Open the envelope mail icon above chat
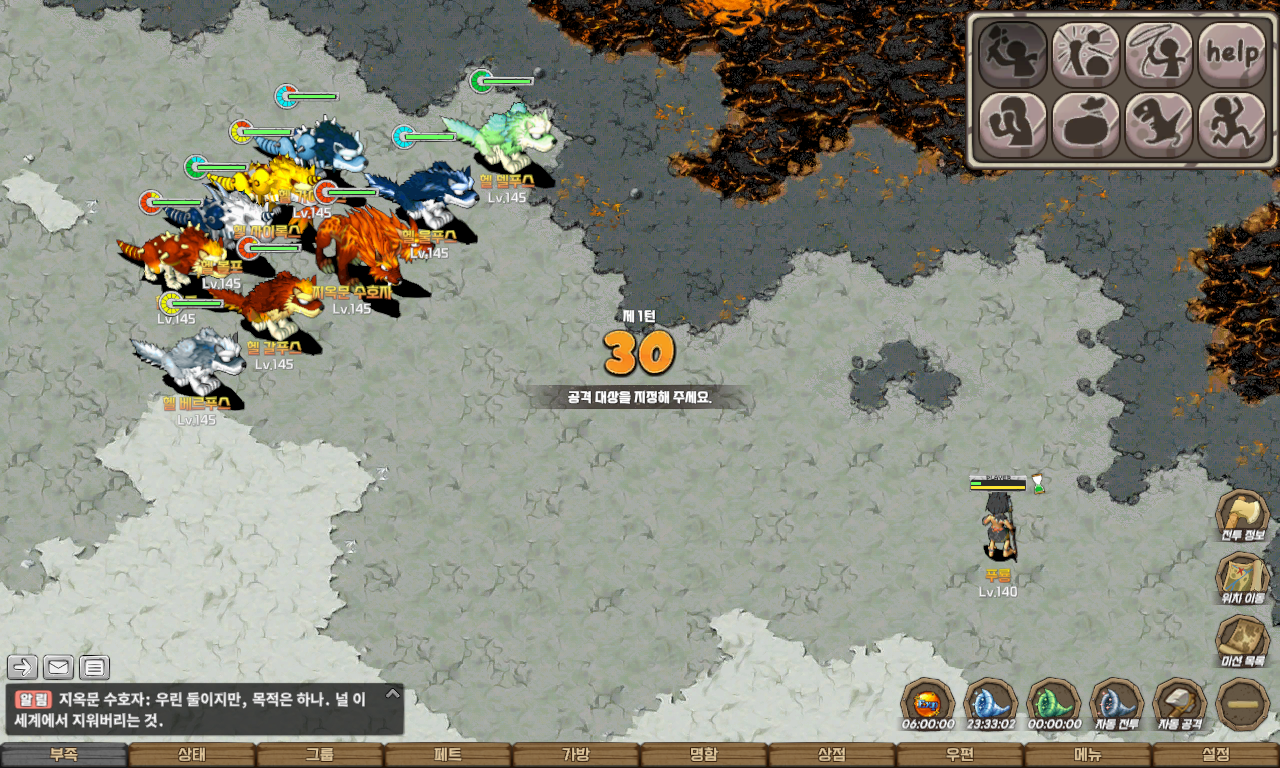Viewport: 1280px width, 768px height. tap(58, 667)
